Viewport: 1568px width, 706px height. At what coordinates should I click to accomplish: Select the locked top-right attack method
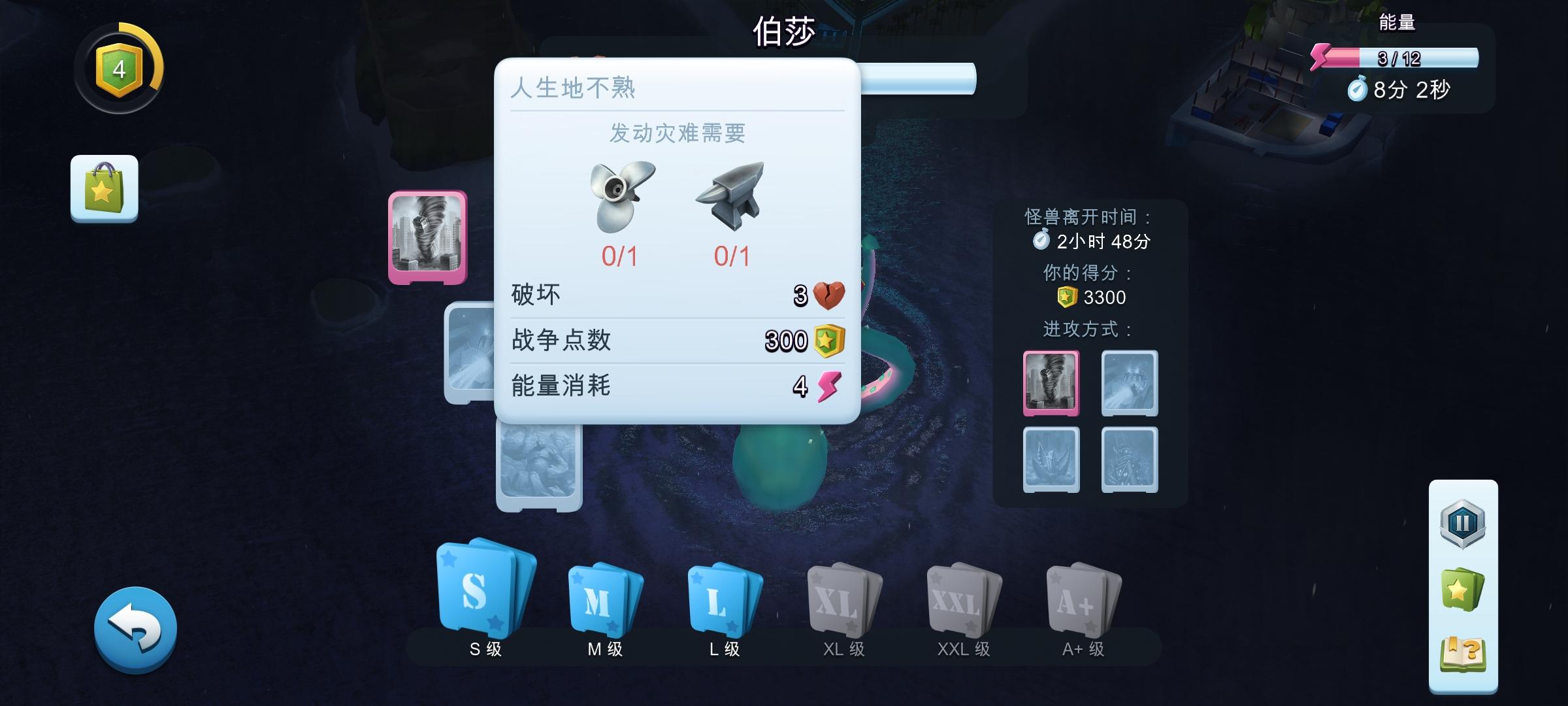[x=1128, y=384]
